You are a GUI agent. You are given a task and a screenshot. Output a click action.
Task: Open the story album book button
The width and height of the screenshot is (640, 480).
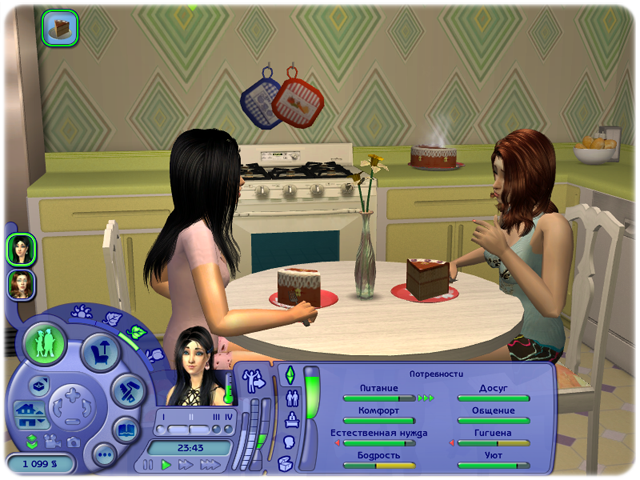coord(126,430)
